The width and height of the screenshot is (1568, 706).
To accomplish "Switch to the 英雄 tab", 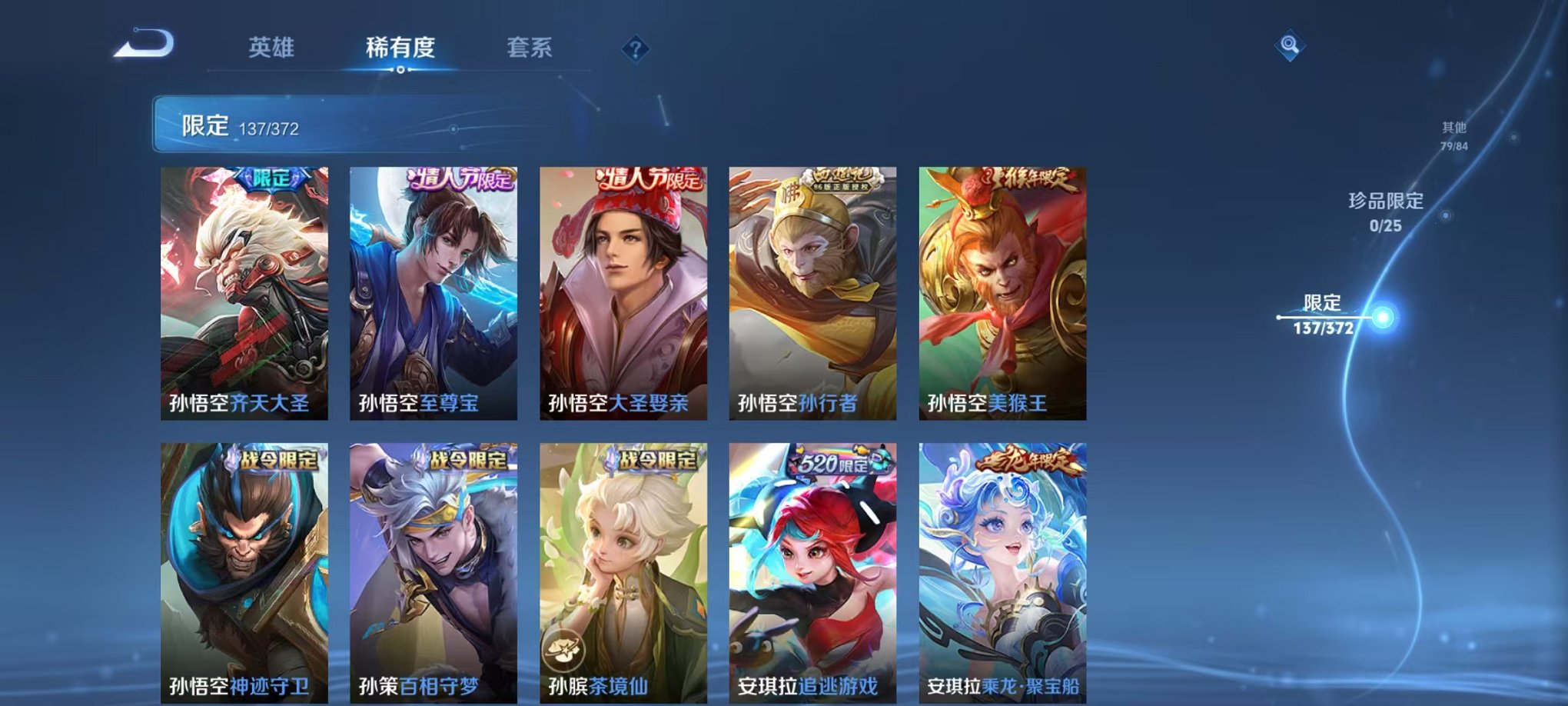I will point(272,46).
